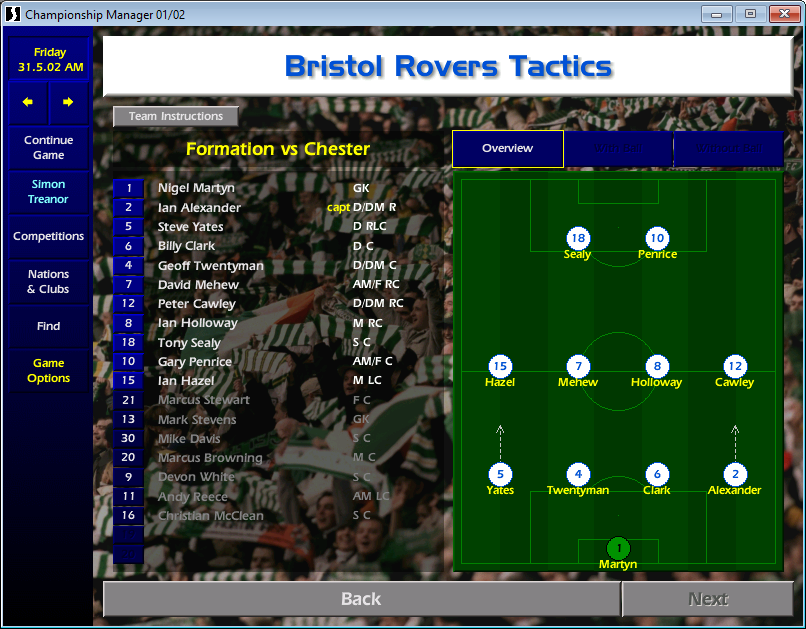Select Sealy's number 18 marker on the pitch

click(x=577, y=238)
